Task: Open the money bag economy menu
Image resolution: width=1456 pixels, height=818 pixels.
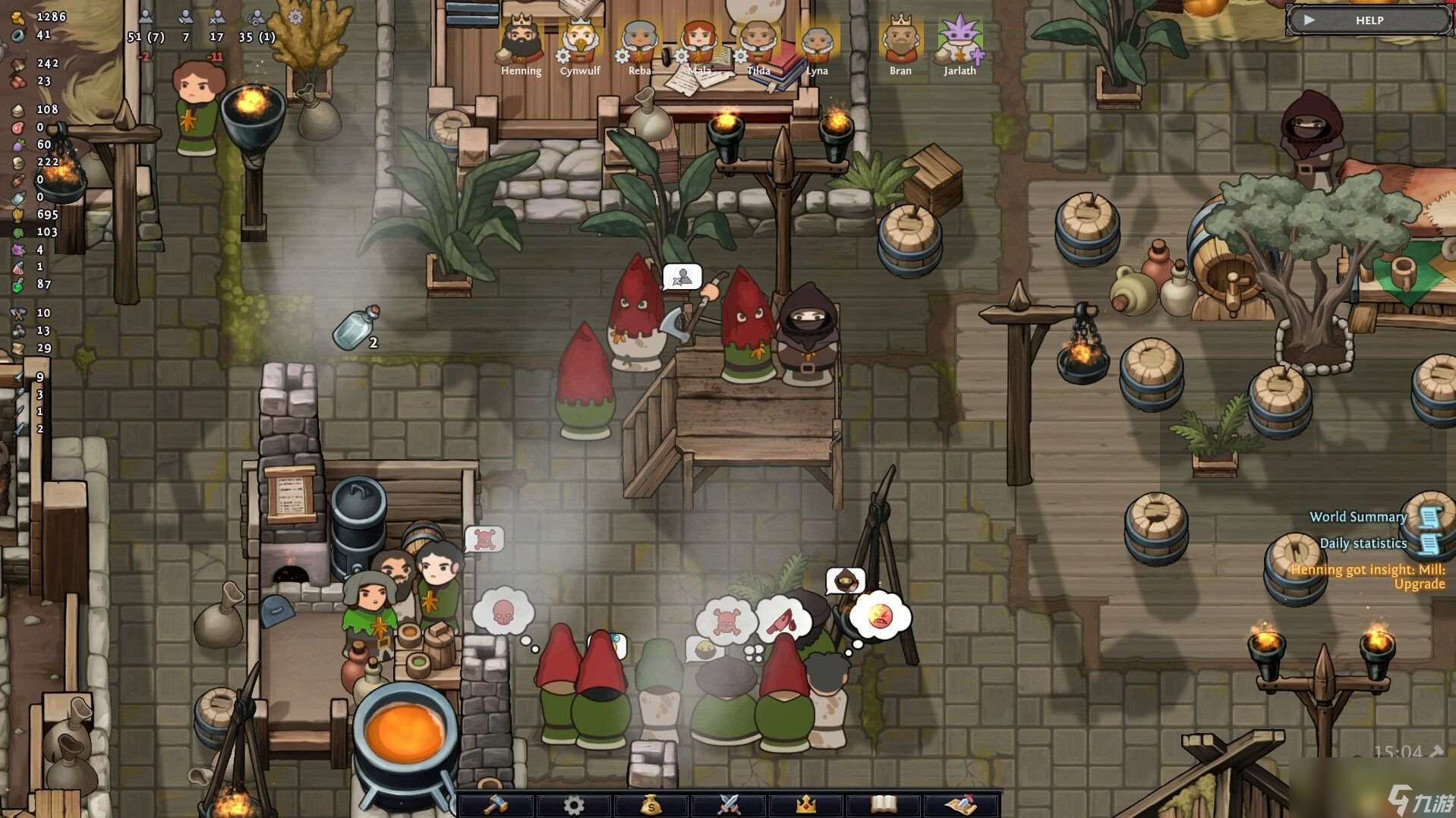Action: [x=651, y=804]
